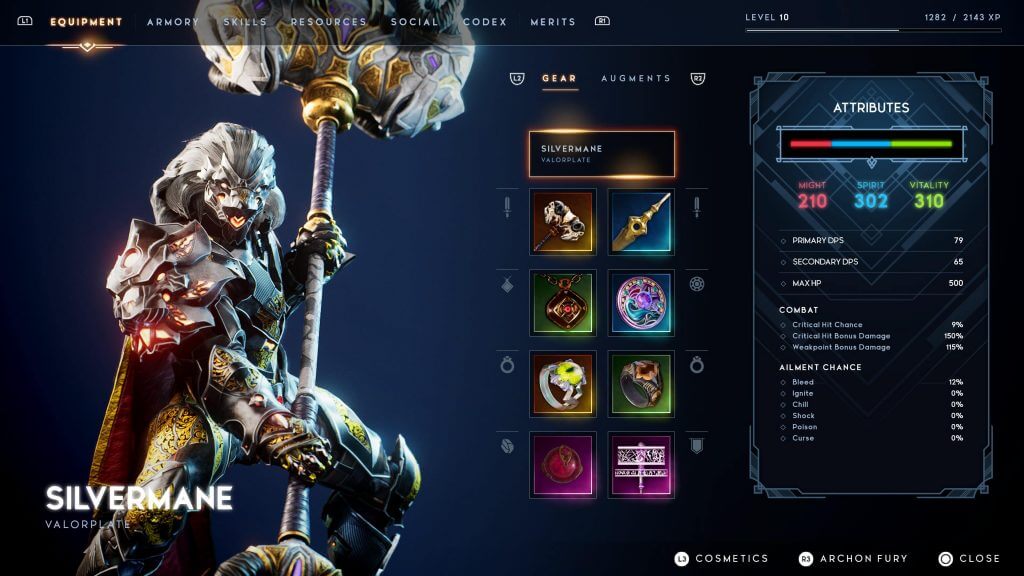Open the Resources tab
Screen dimensions: 1024x576
[x=328, y=22]
